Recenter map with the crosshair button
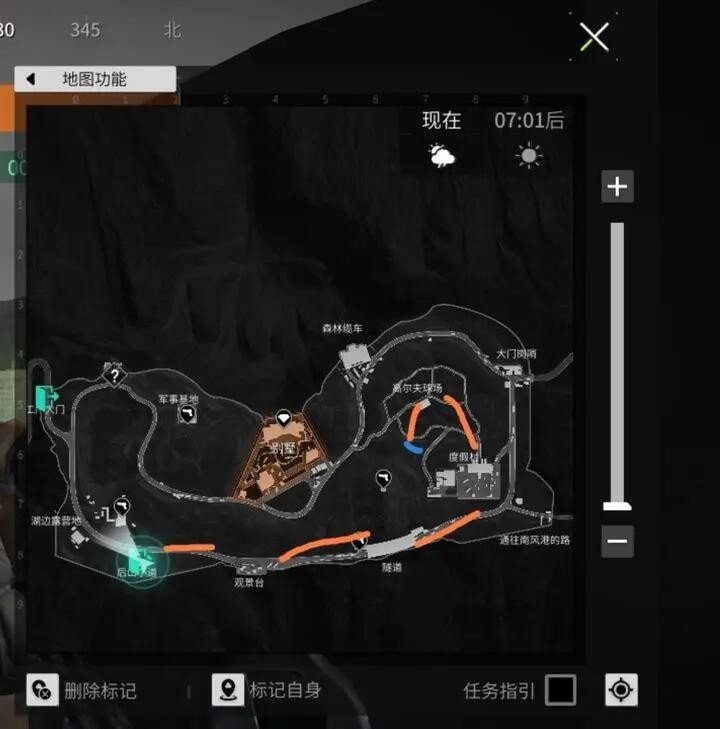720x729 pixels. 621,690
